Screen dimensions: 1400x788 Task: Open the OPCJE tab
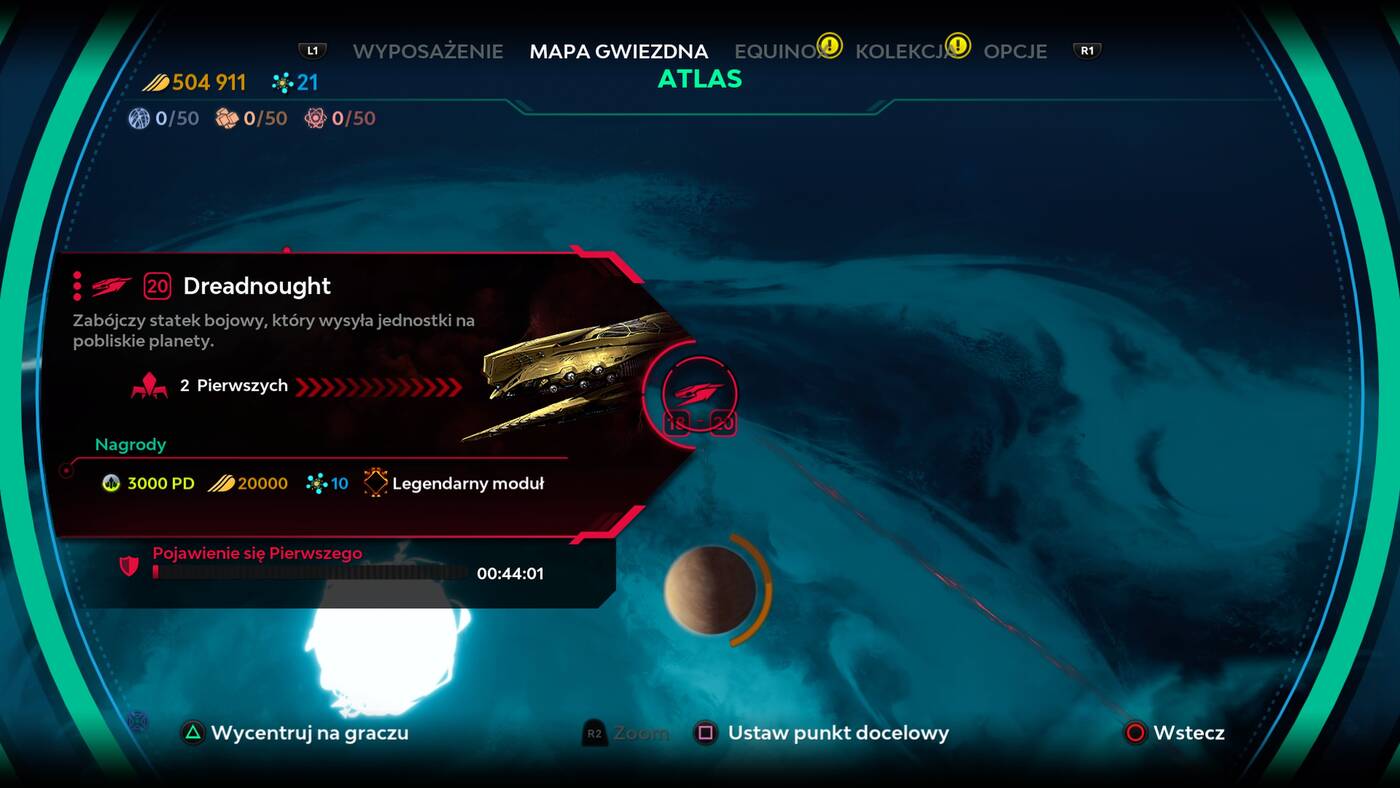(x=1014, y=51)
